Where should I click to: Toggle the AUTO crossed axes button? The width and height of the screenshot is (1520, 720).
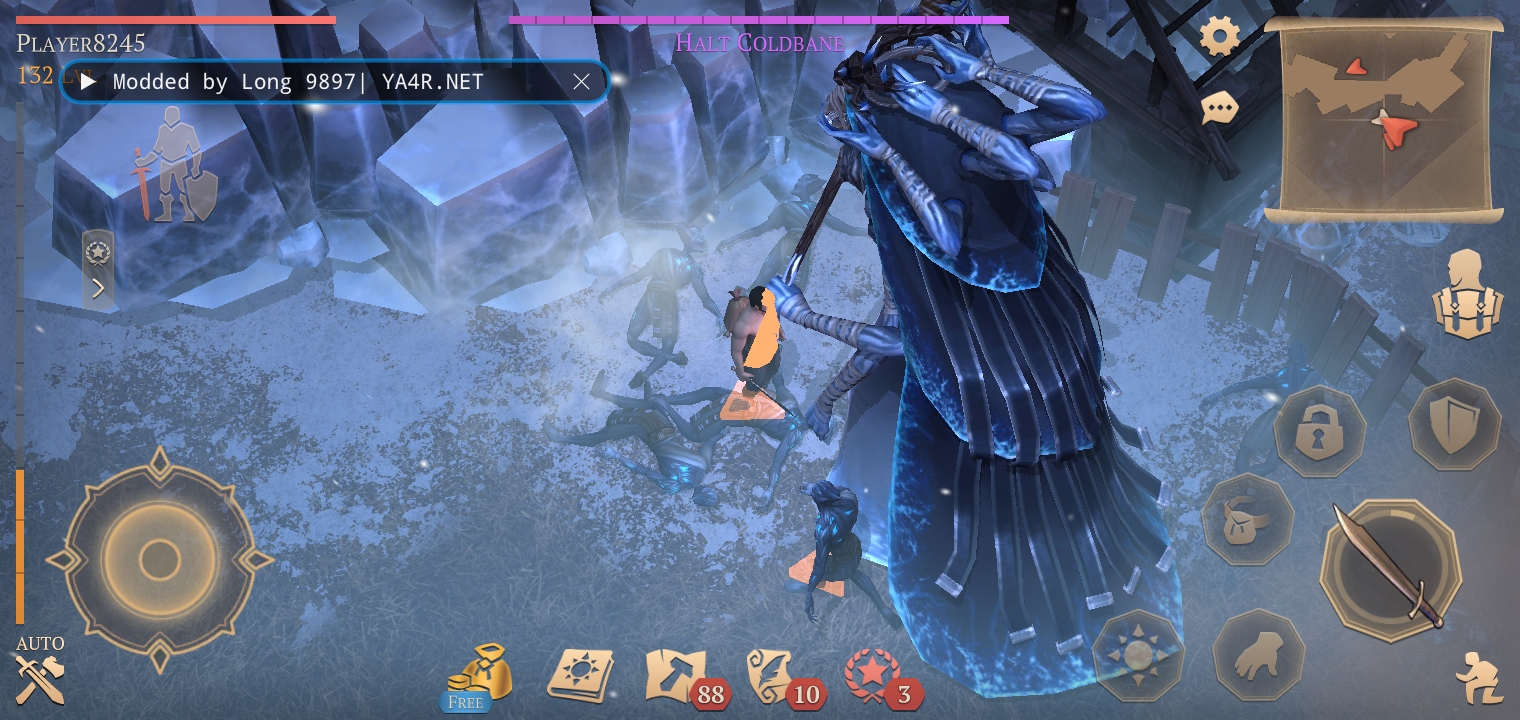pyautogui.click(x=40, y=678)
